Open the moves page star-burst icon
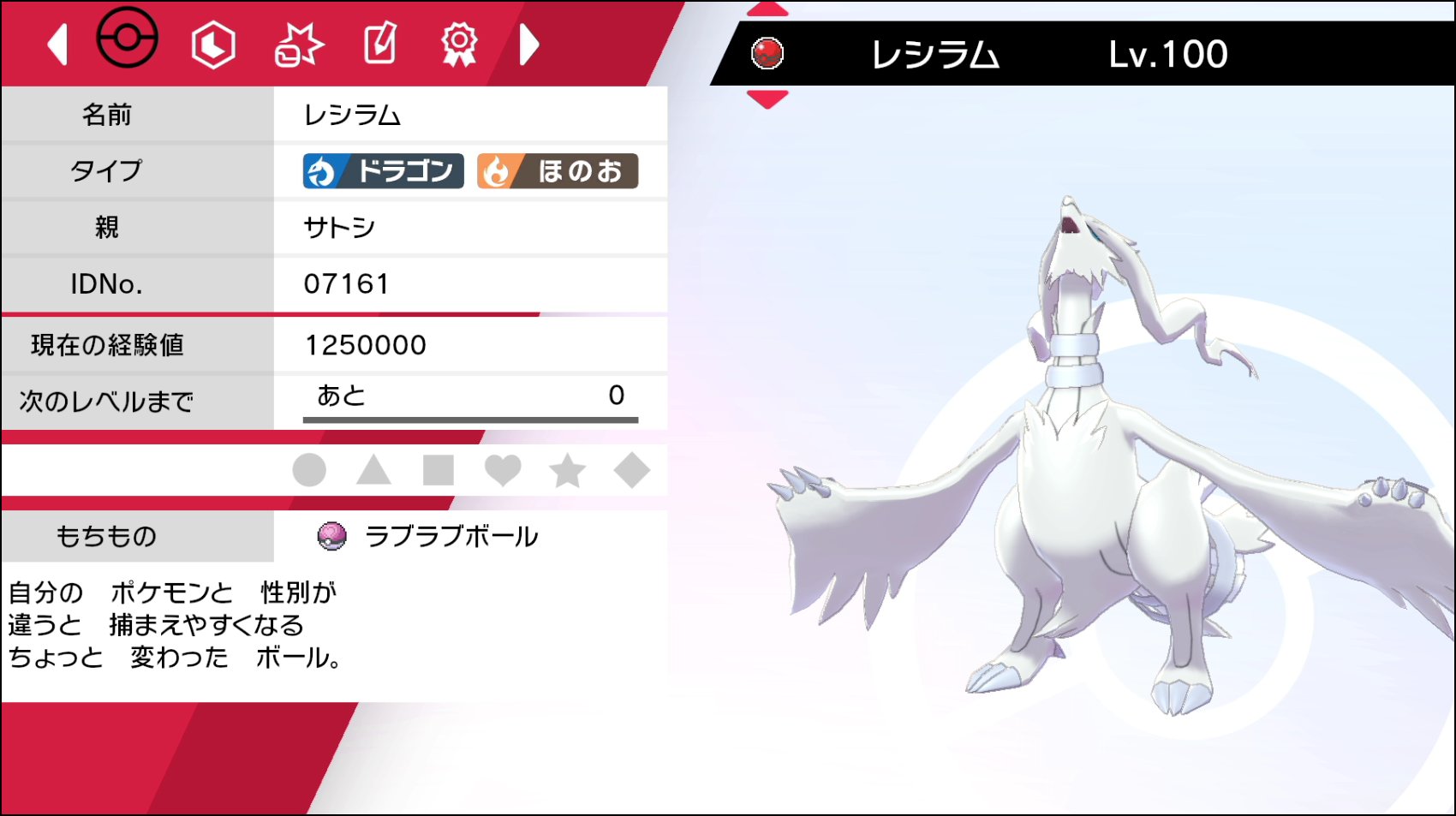The width and height of the screenshot is (1456, 816). 299,45
